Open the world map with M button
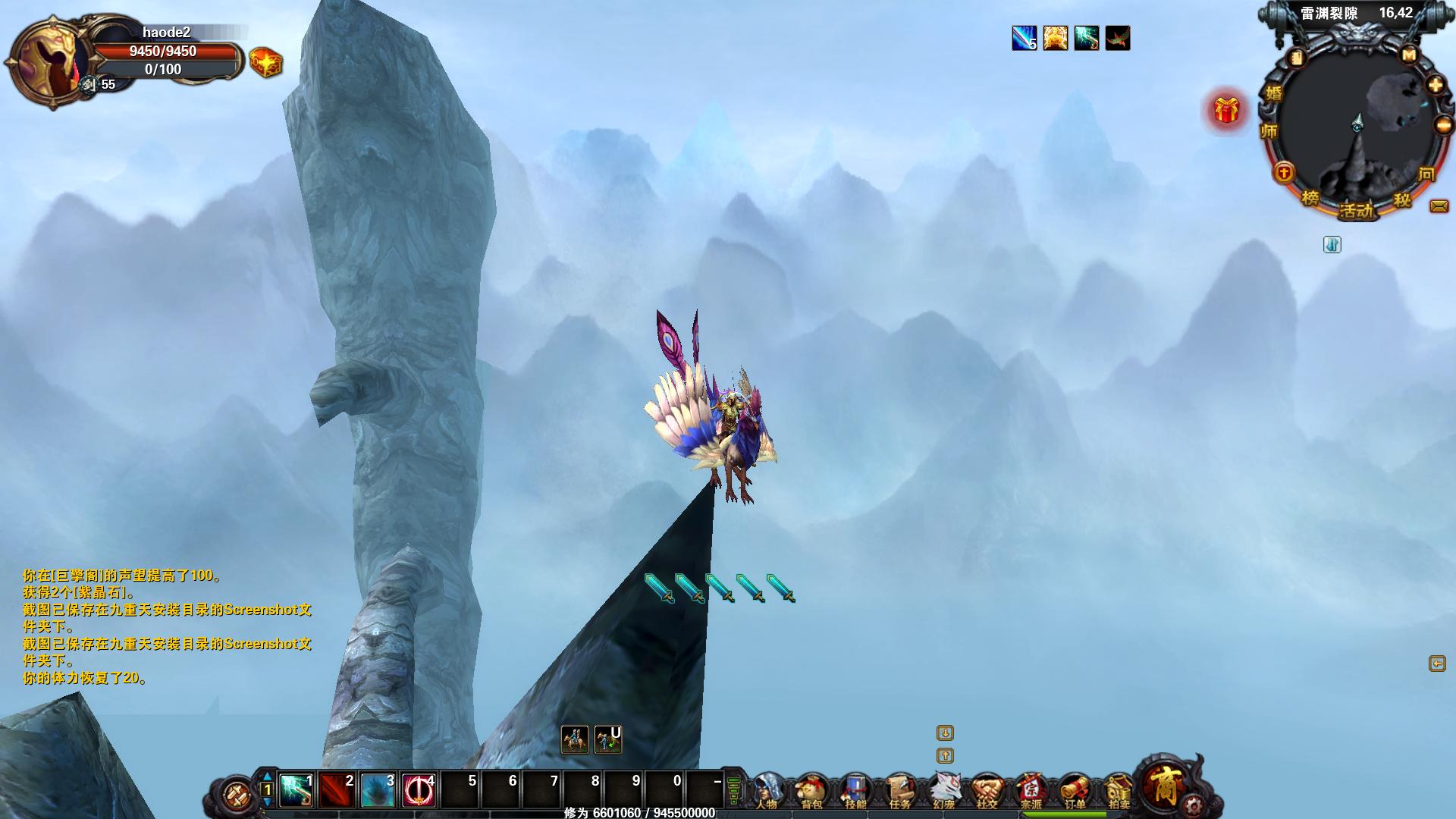Image resolution: width=1456 pixels, height=819 pixels. (1409, 55)
